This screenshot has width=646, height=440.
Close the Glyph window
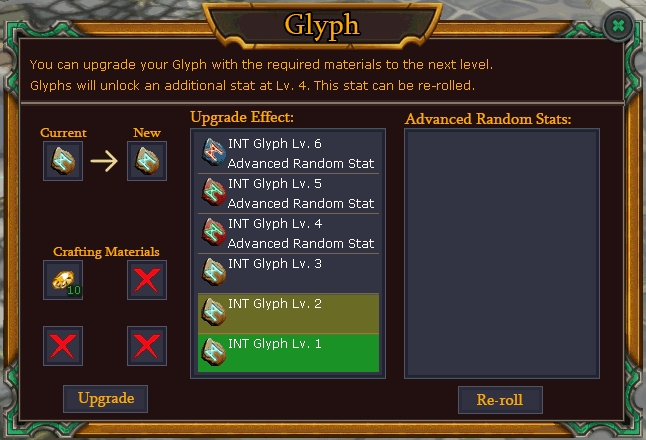click(x=620, y=25)
